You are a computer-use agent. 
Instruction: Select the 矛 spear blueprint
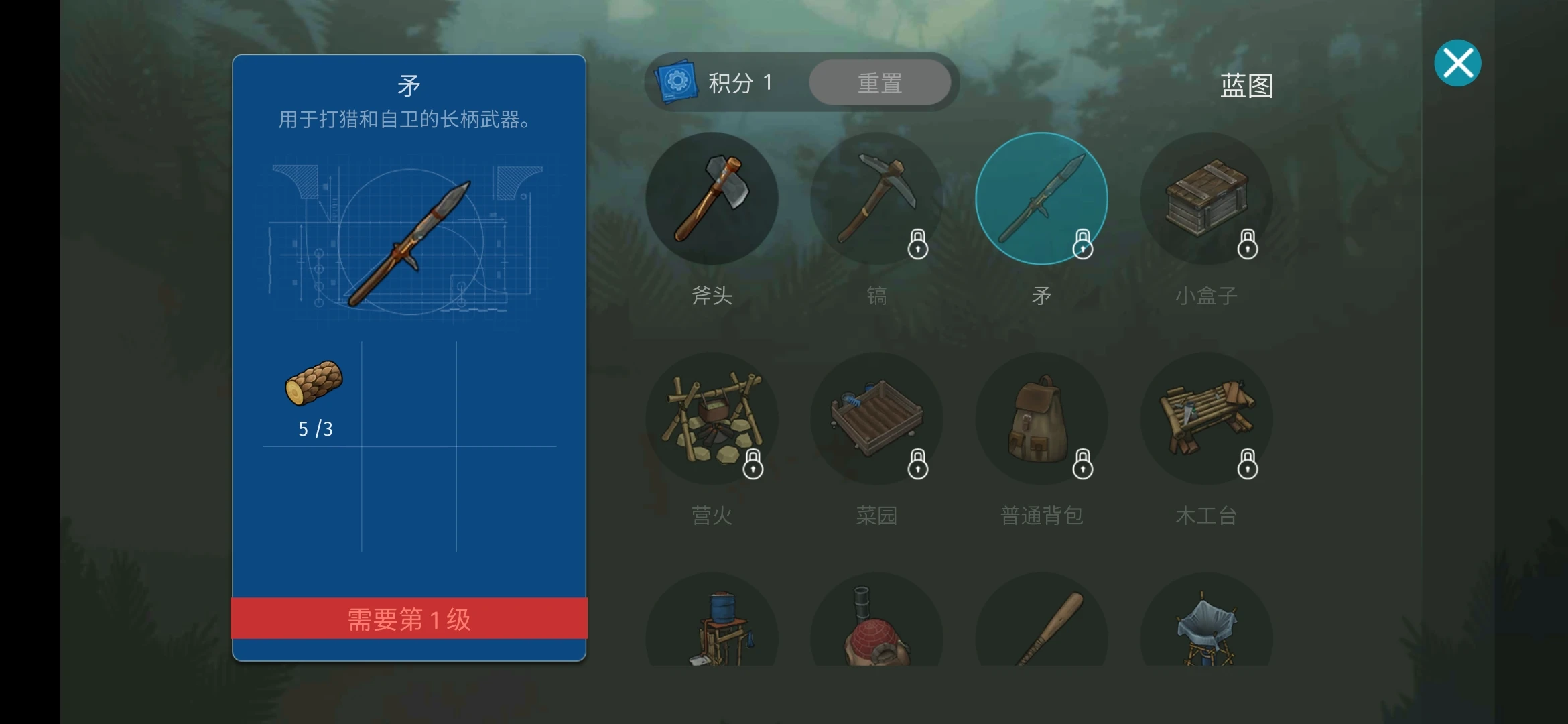pyautogui.click(x=1041, y=198)
